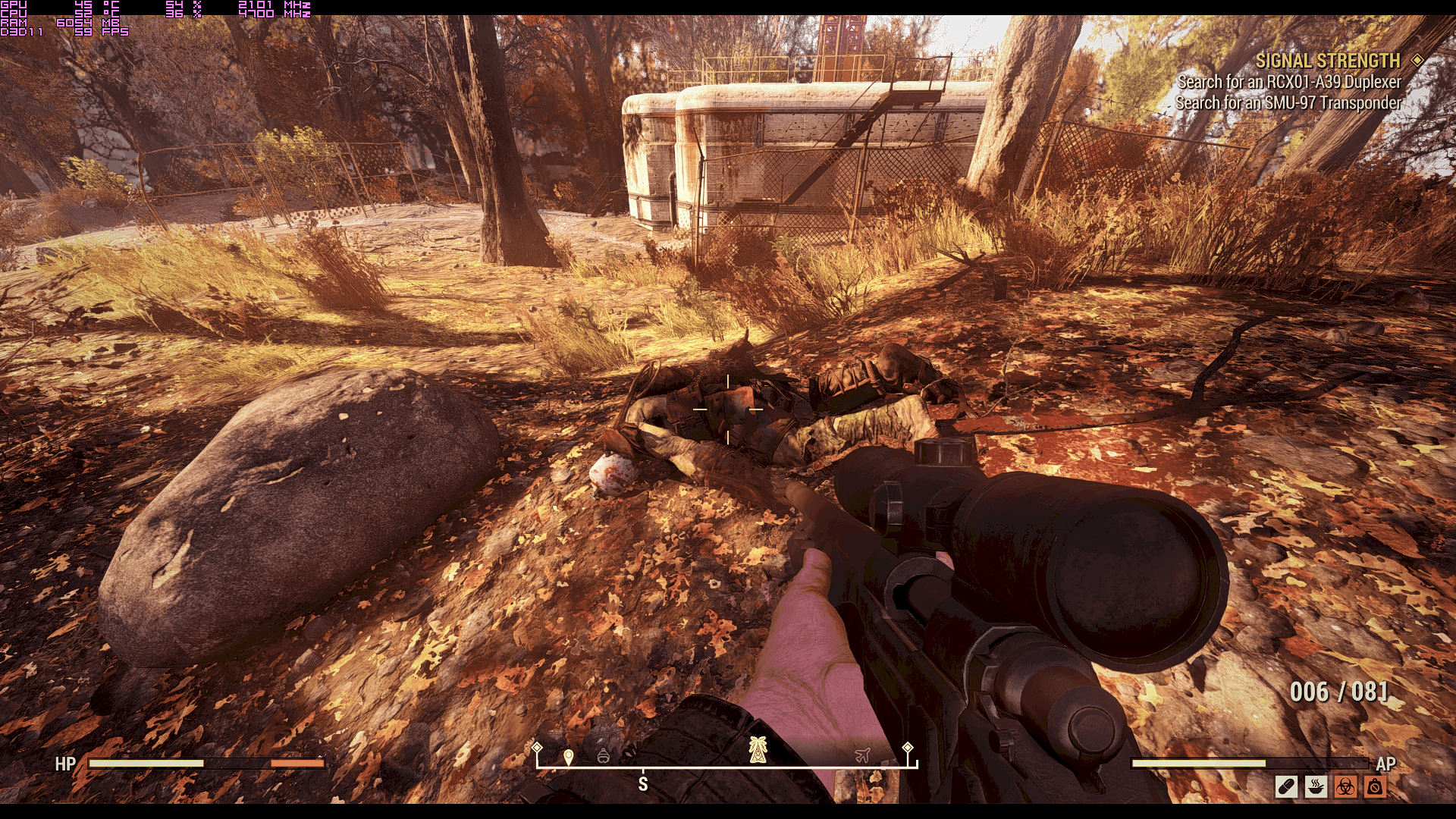Screen dimensions: 1456x819
Task: Click the airplane marker on the compass
Action: point(862,755)
